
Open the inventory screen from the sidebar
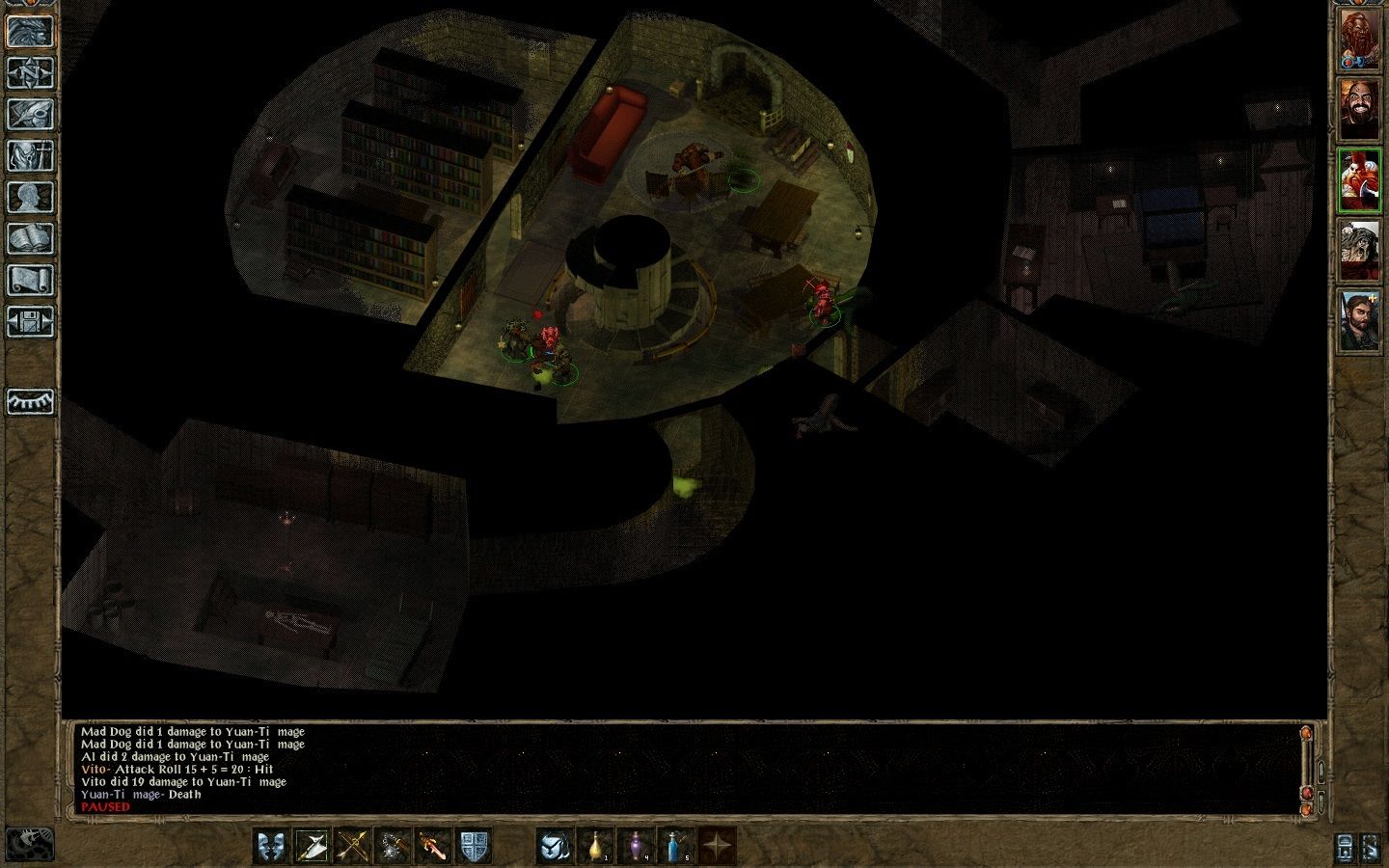[30, 155]
